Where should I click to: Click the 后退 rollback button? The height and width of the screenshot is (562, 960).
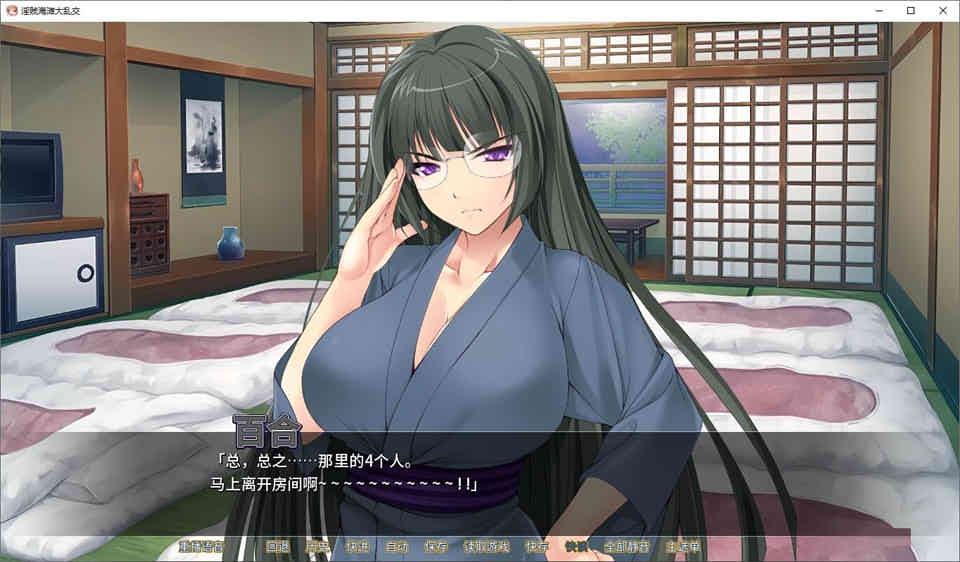point(317,547)
